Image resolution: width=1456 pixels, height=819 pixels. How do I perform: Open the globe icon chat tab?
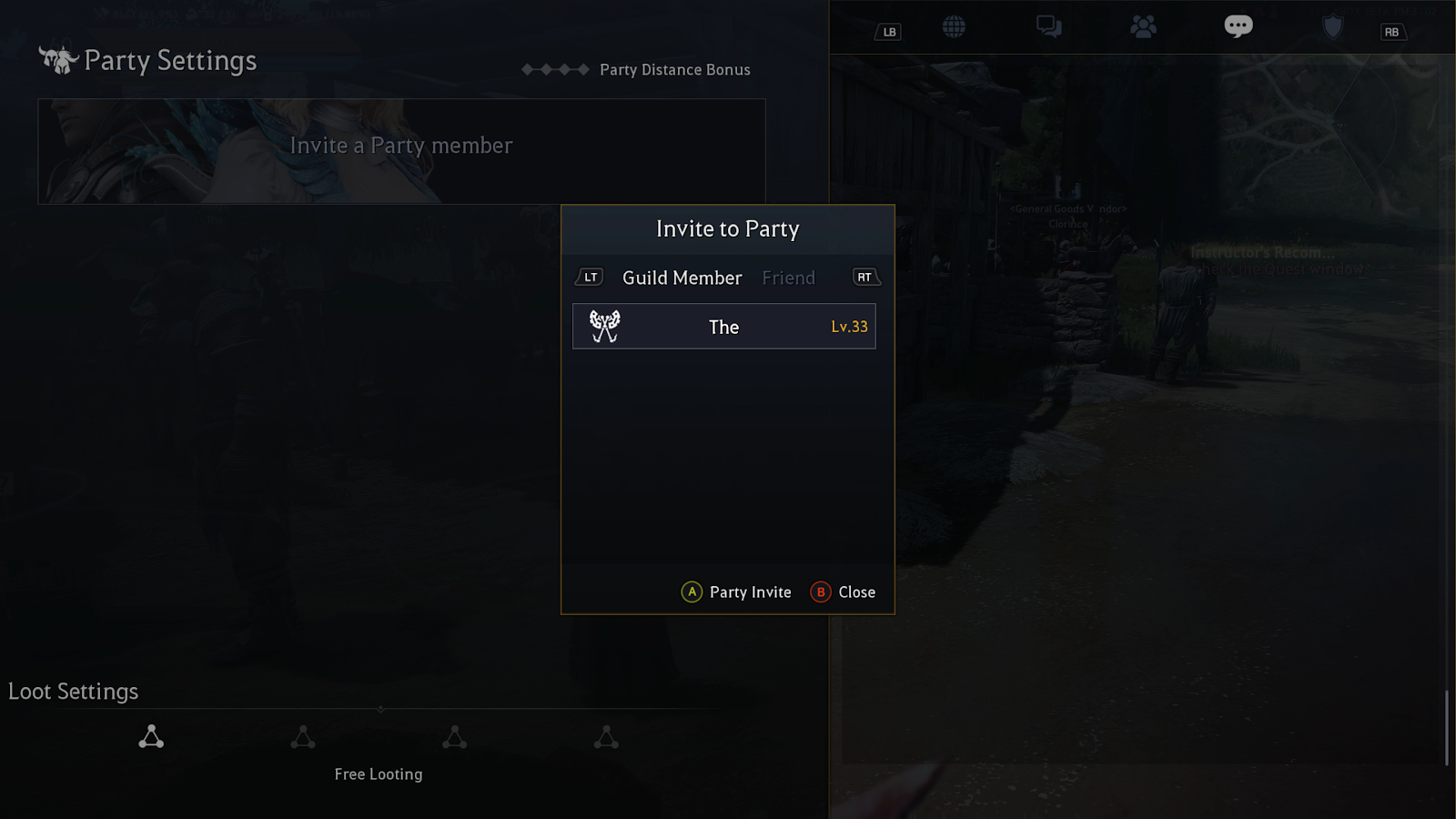pos(954,27)
